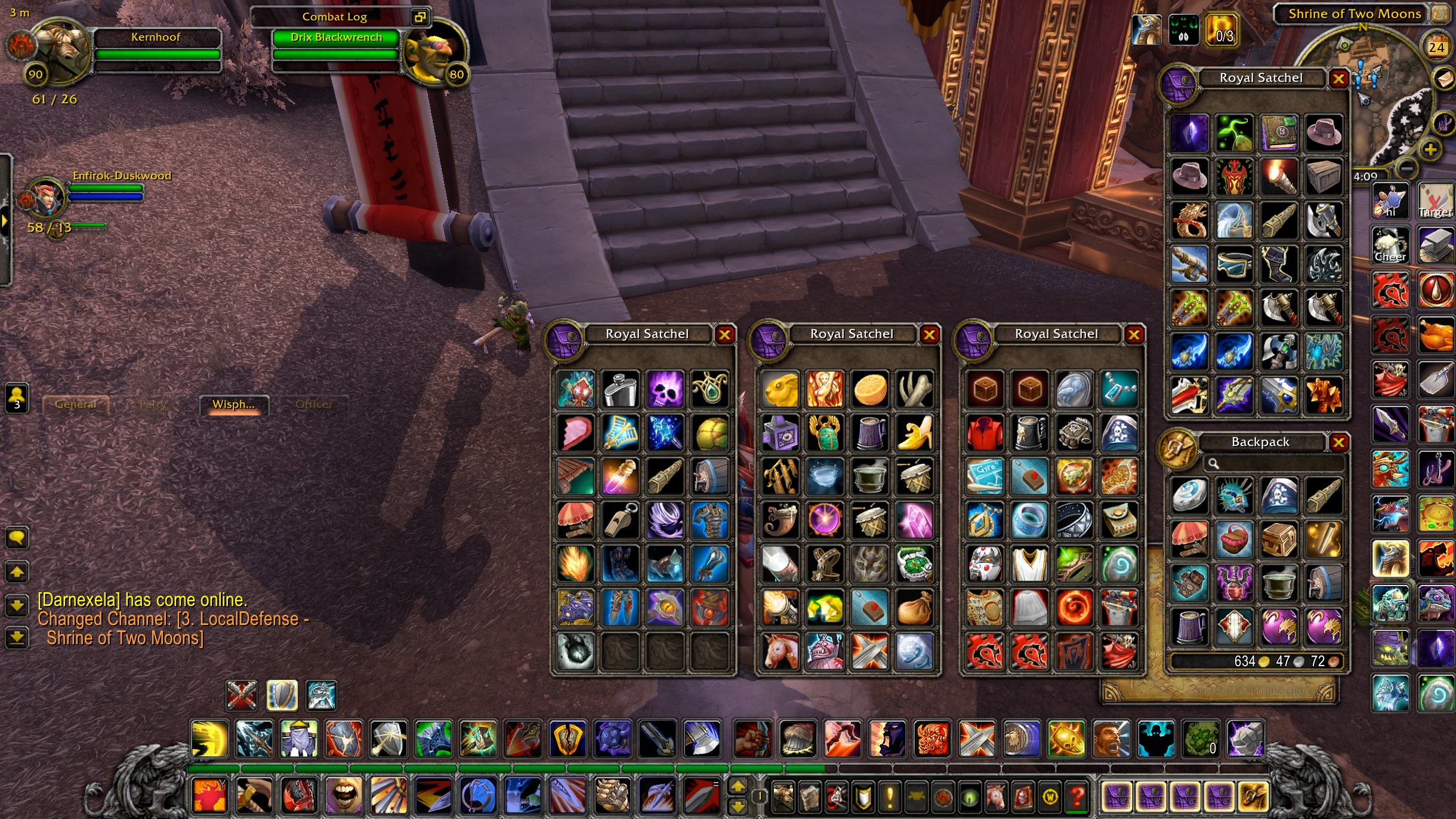Viewport: 1456px width, 819px height.
Task: Click the Shrine of Two Moons zone label
Action: (x=1354, y=14)
